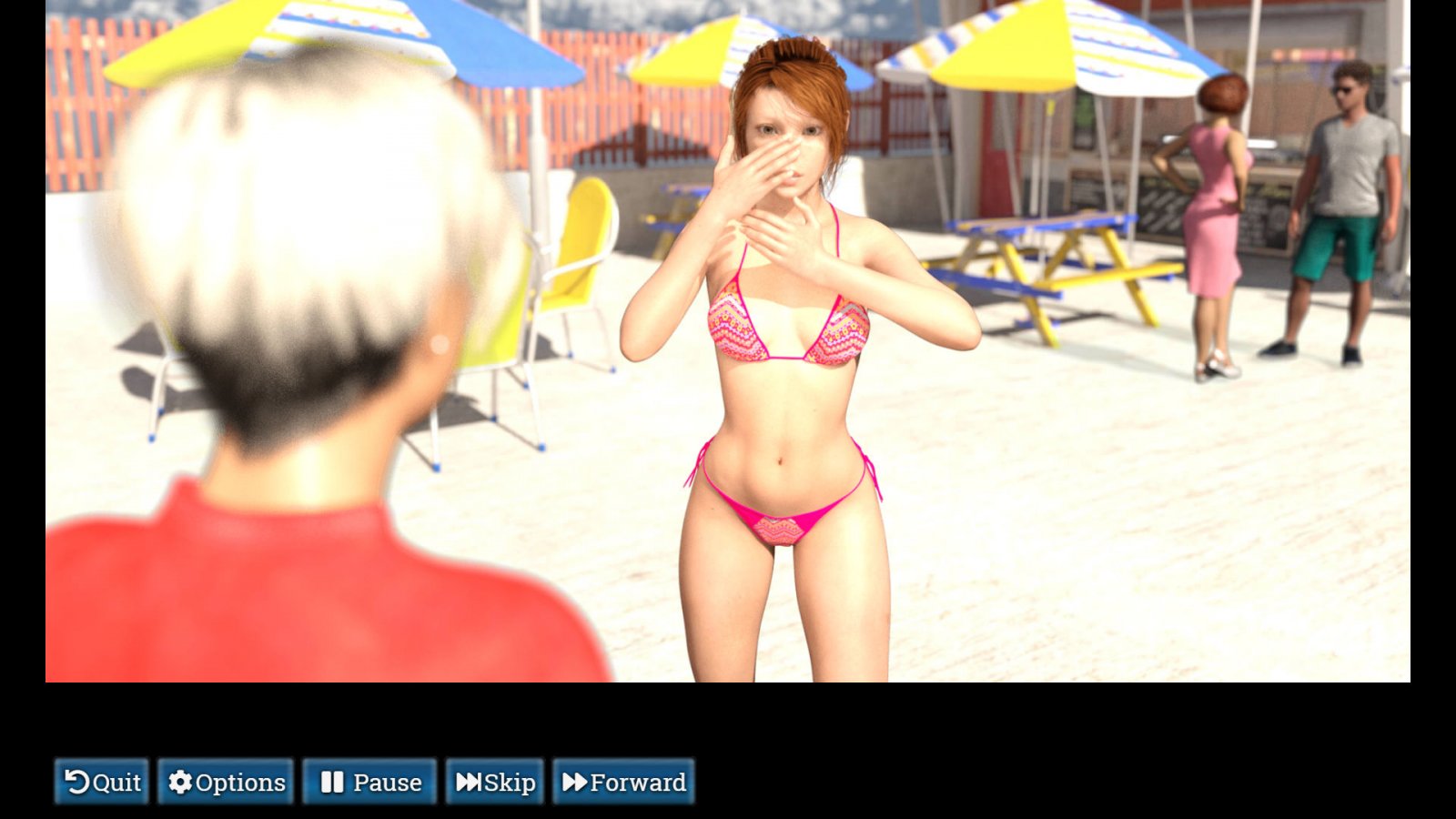
Task: Click the pause bars icon
Action: 331,782
